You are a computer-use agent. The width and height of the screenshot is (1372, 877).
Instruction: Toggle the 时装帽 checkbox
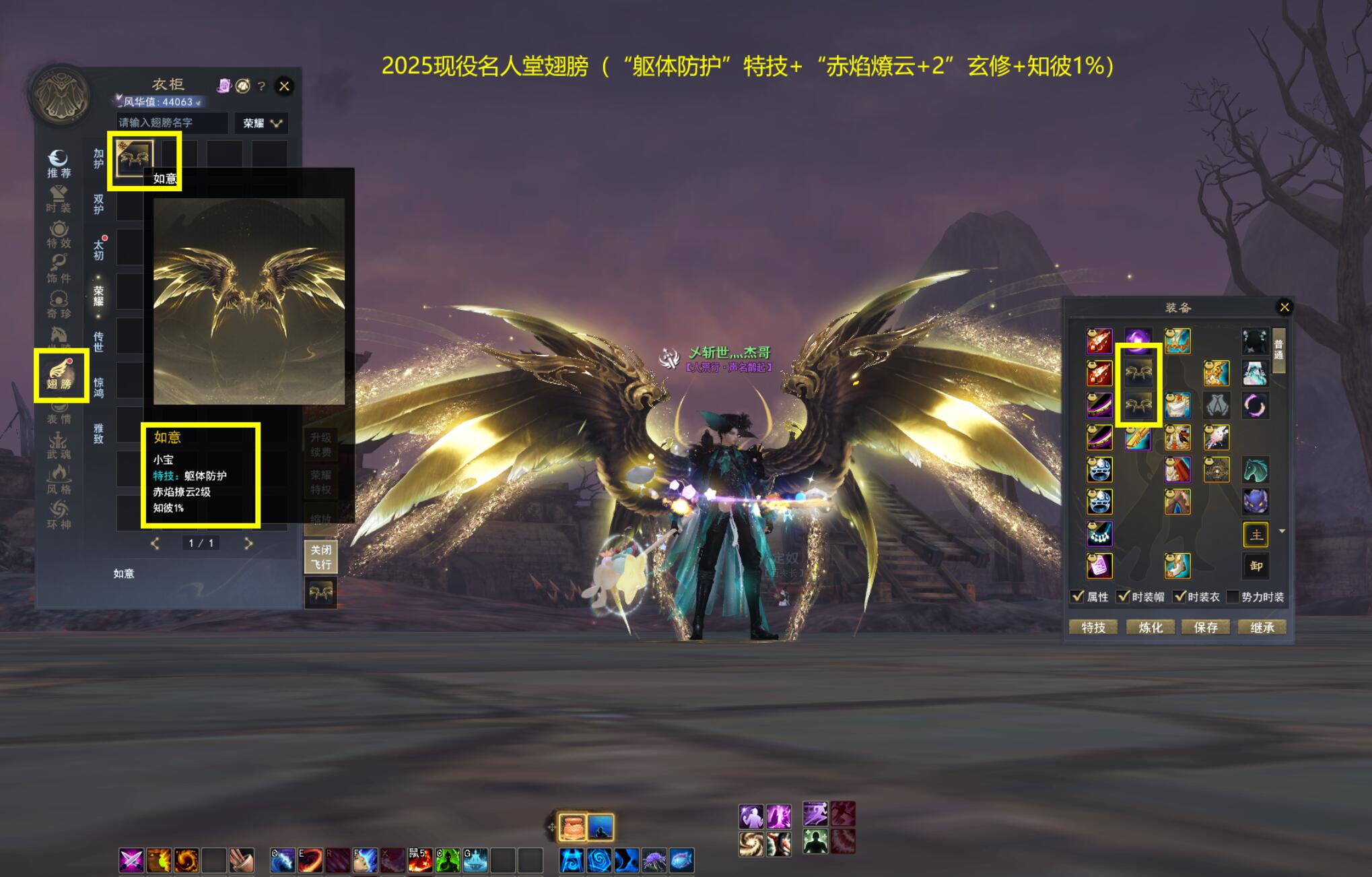[x=1123, y=596]
